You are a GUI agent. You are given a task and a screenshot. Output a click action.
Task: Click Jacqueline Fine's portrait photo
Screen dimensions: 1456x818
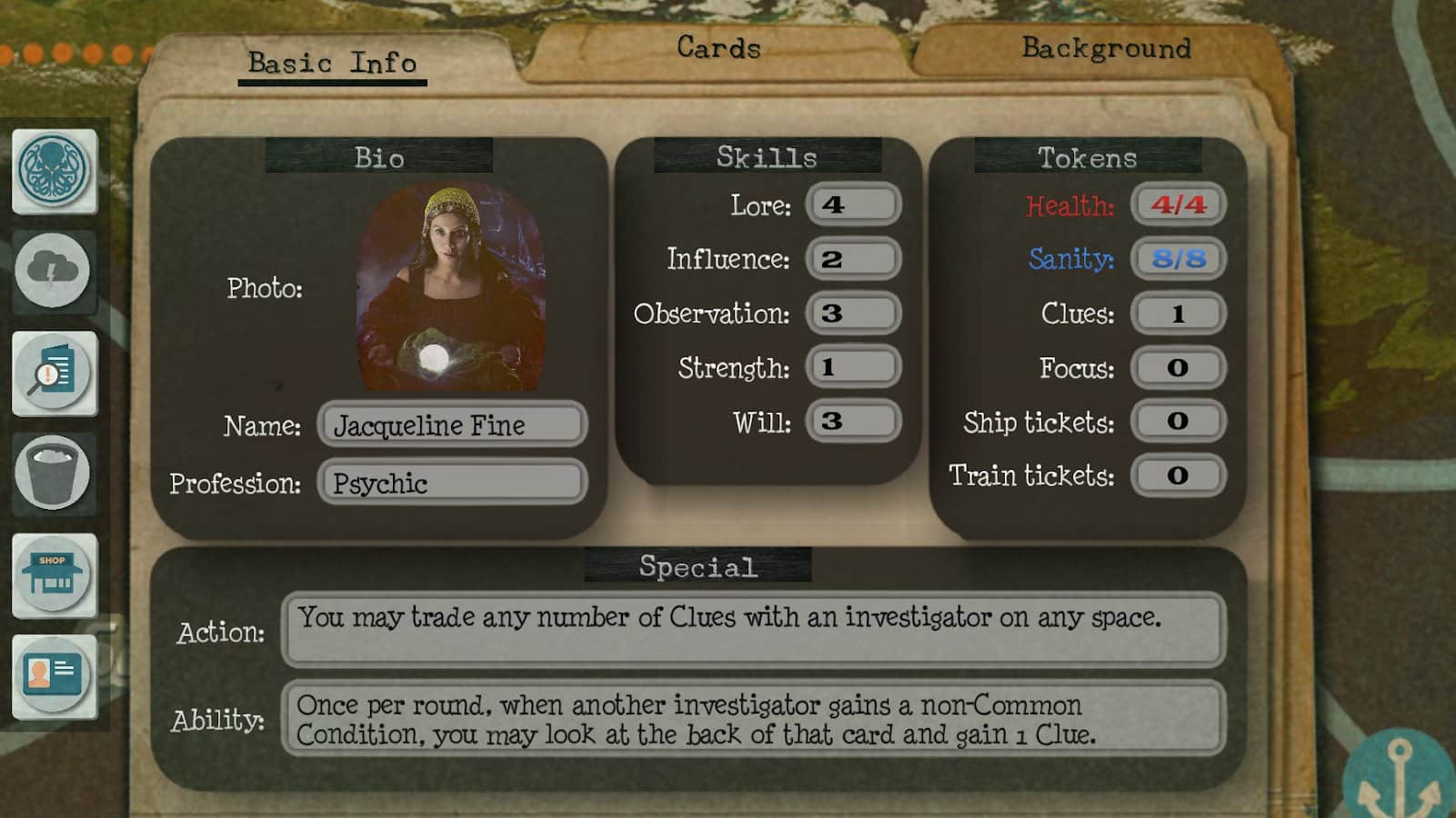452,287
